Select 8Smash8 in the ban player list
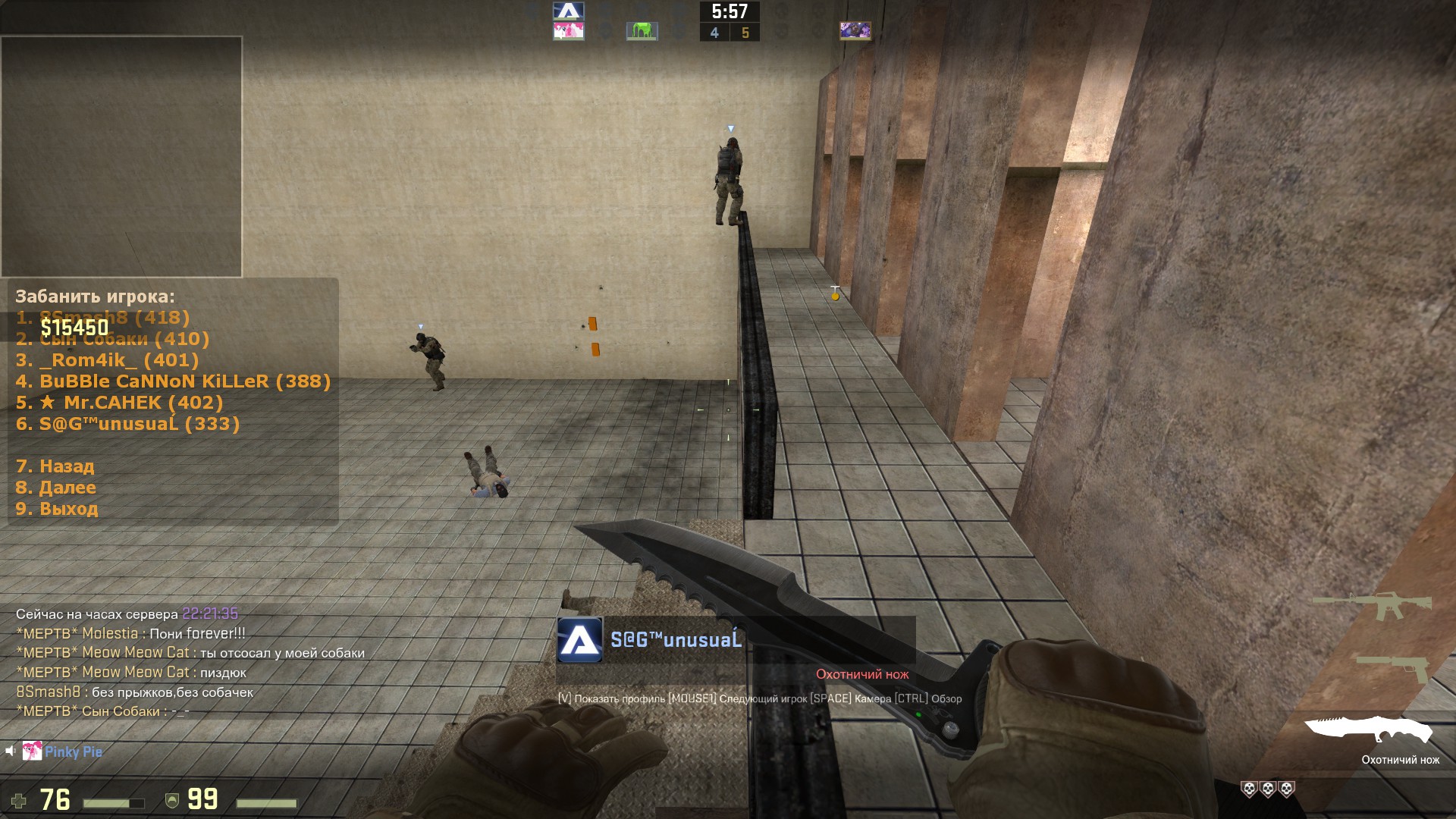 (102, 318)
